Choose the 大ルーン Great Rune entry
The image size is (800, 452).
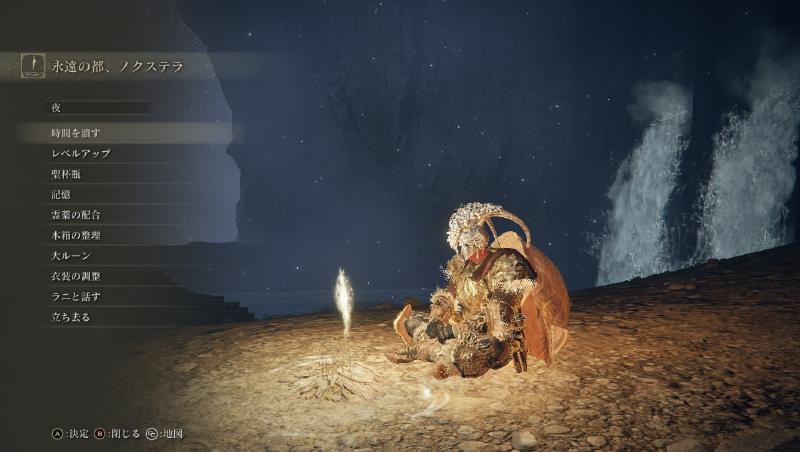click(x=71, y=256)
